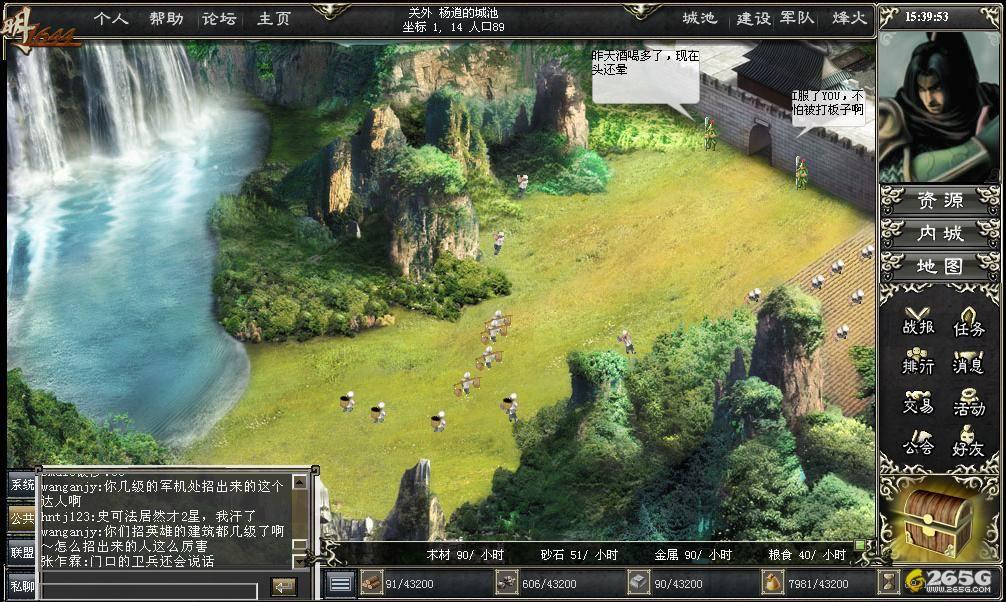1006x602 pixels.
Task: Open the 烽火 (Beacon) menu
Action: tap(849, 18)
